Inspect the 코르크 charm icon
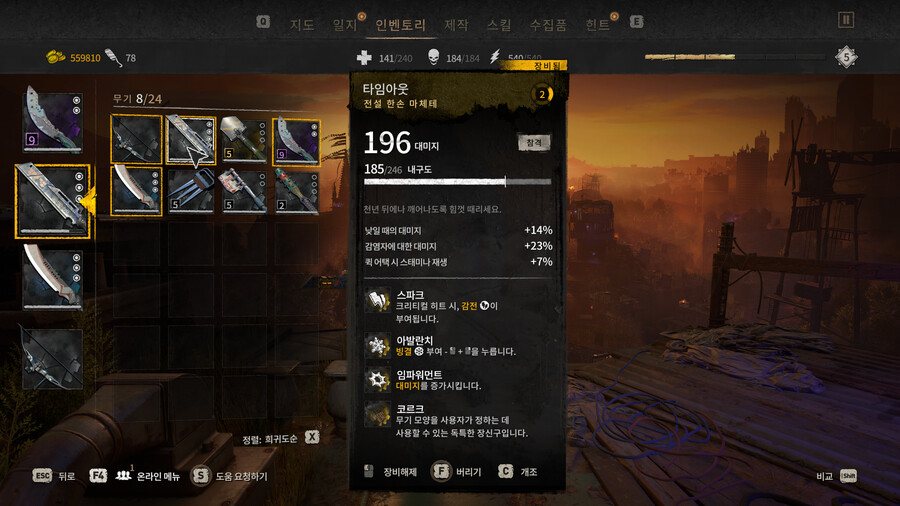The image size is (900, 506). pyautogui.click(x=377, y=415)
